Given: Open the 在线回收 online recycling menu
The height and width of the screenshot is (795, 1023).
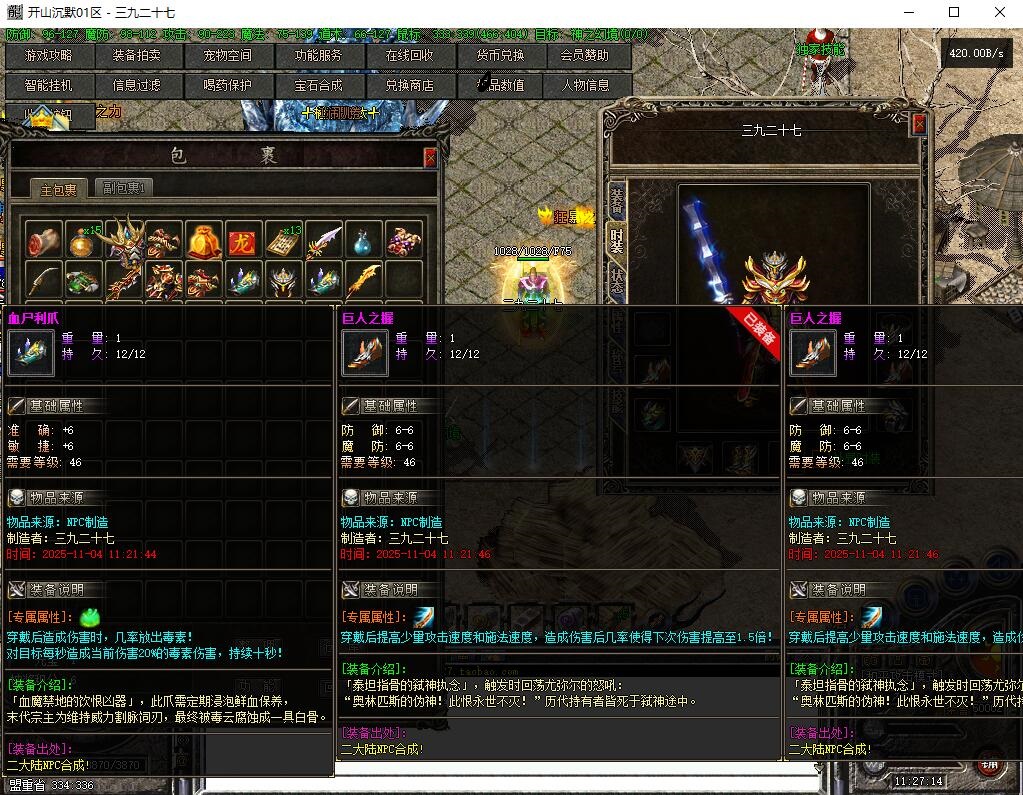Looking at the screenshot, I should (x=410, y=56).
